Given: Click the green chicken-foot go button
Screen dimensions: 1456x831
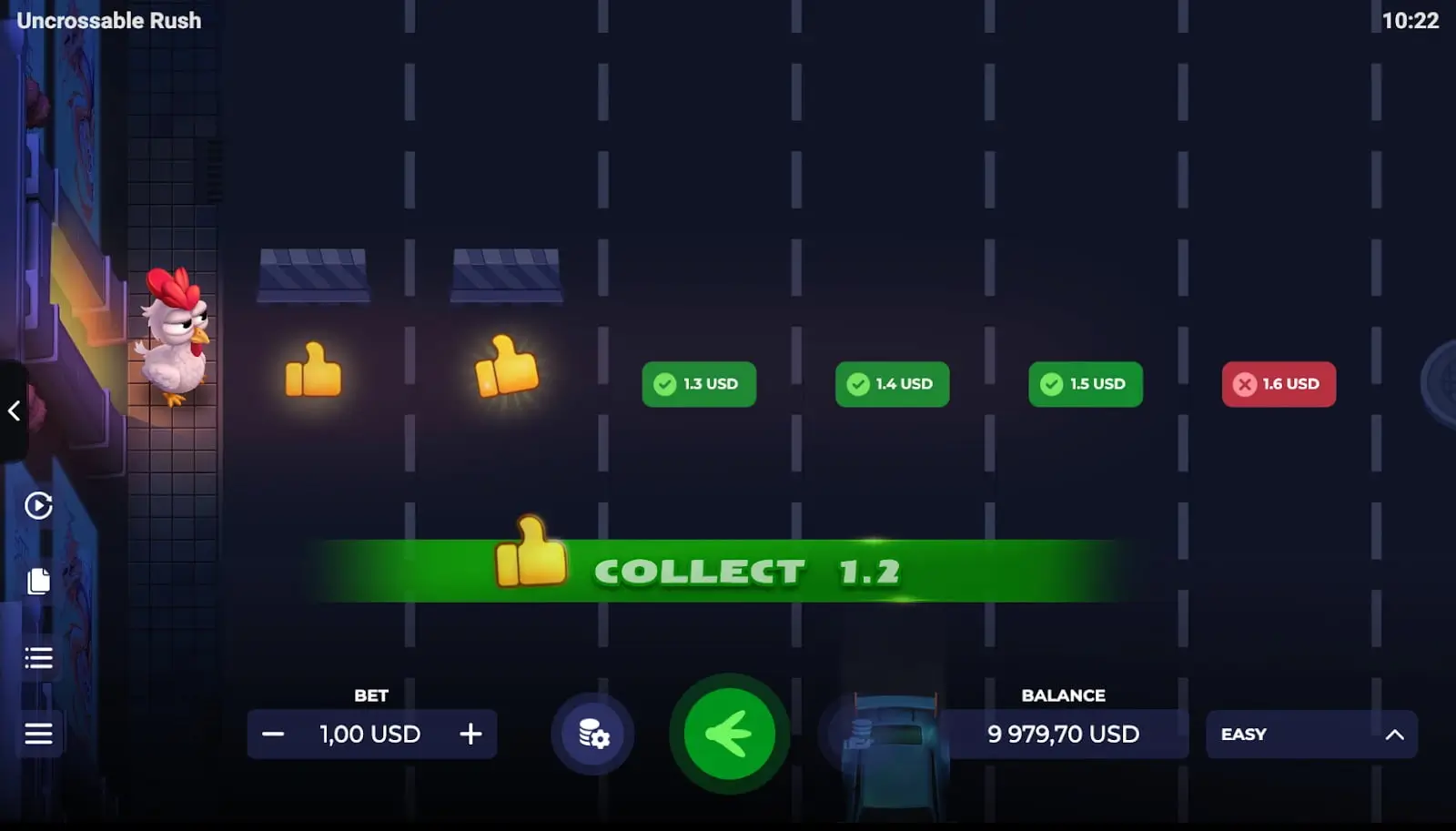Looking at the screenshot, I should point(728,734).
